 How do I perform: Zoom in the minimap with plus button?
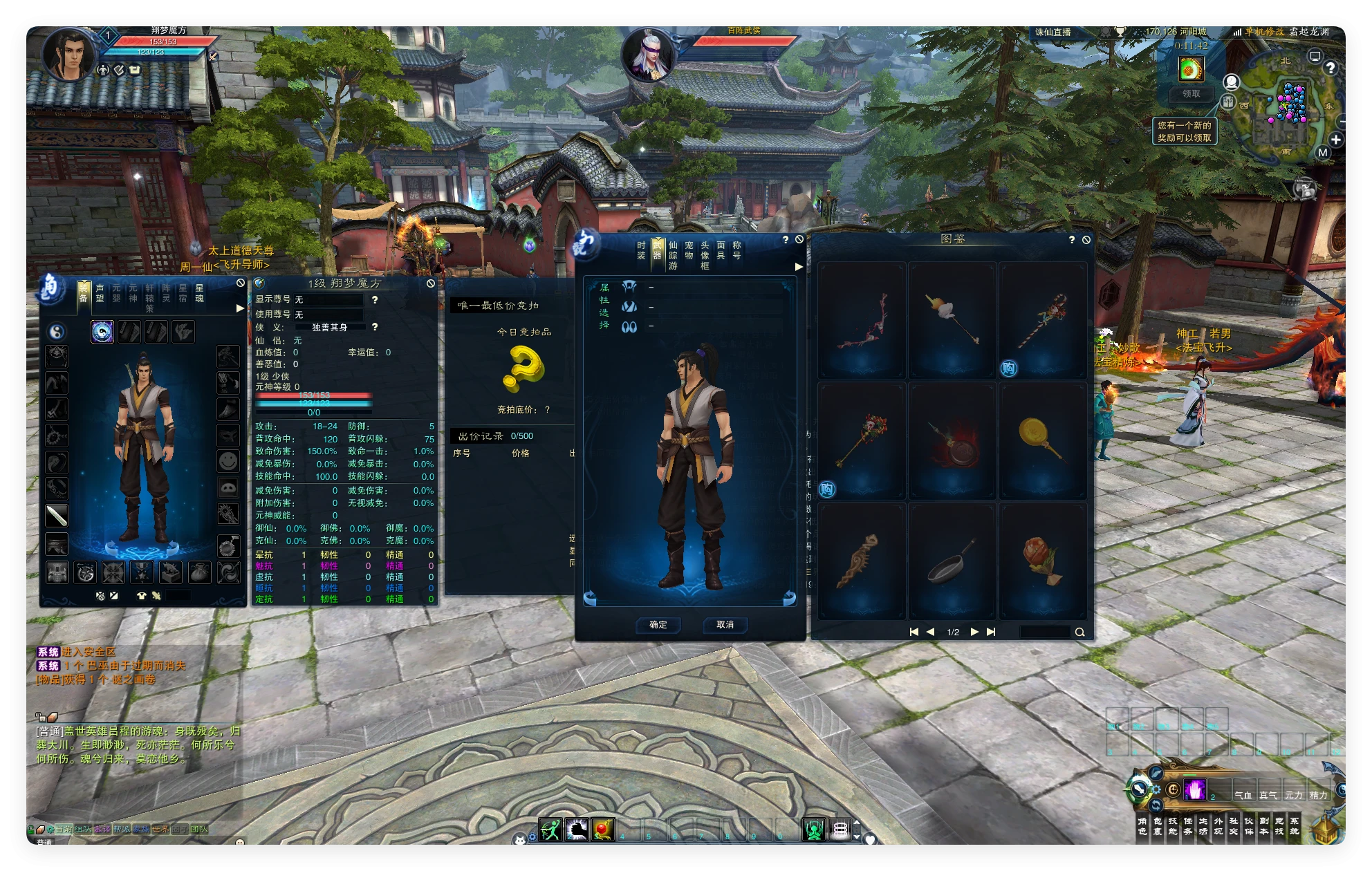[x=1336, y=140]
